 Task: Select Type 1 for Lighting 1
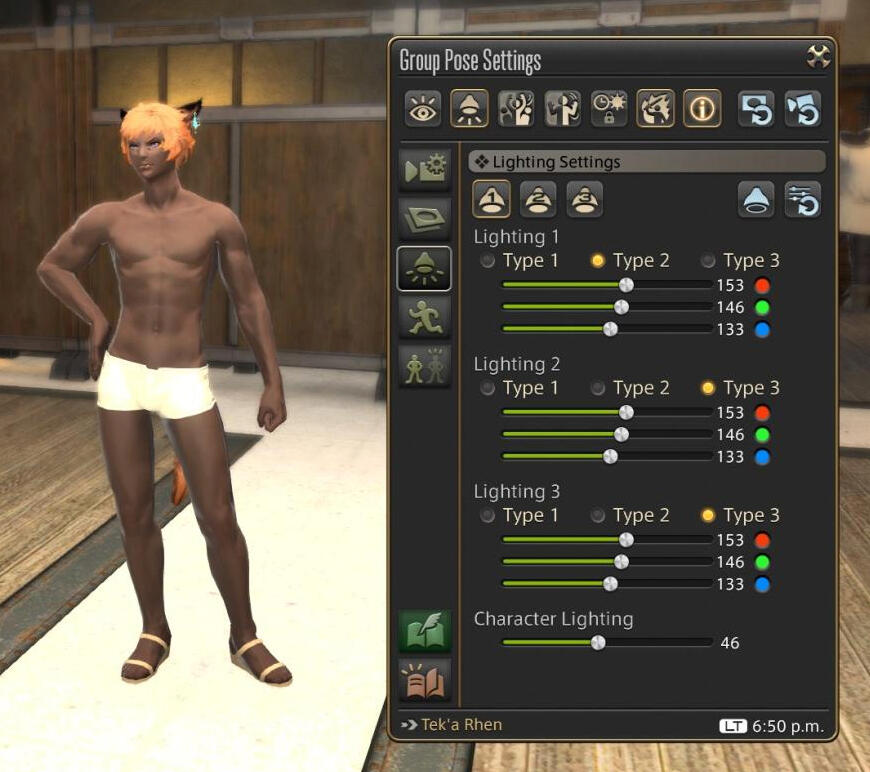(x=487, y=261)
